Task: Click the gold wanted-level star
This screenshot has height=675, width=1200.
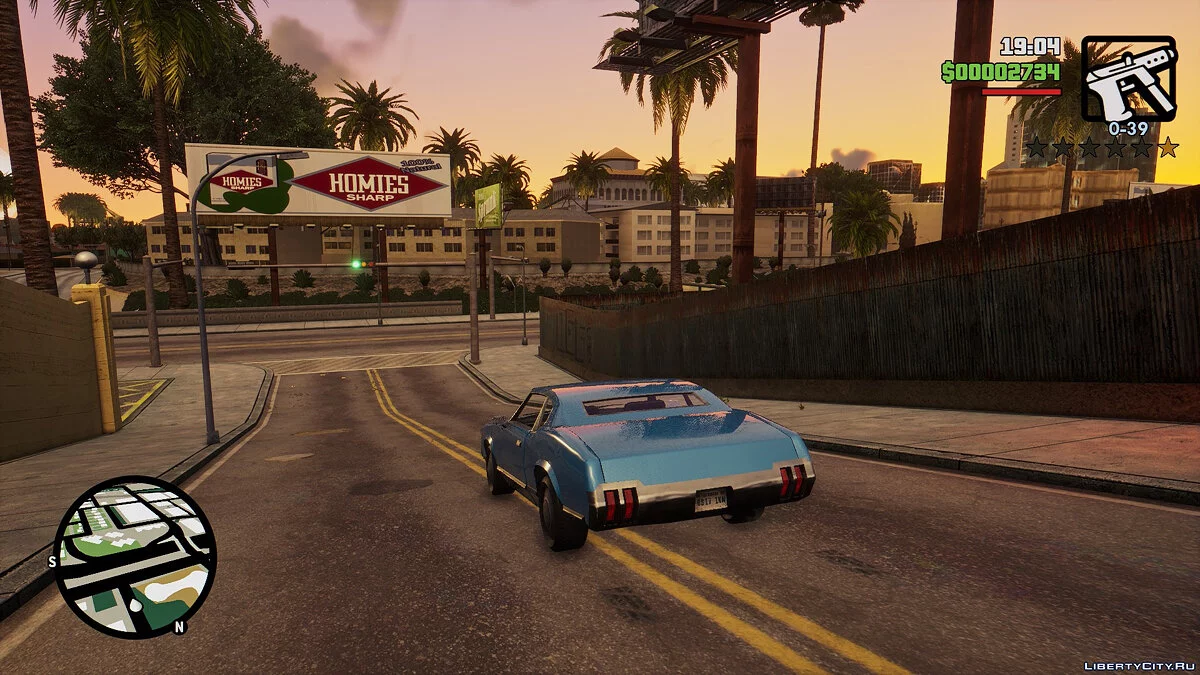Action: point(1167,148)
